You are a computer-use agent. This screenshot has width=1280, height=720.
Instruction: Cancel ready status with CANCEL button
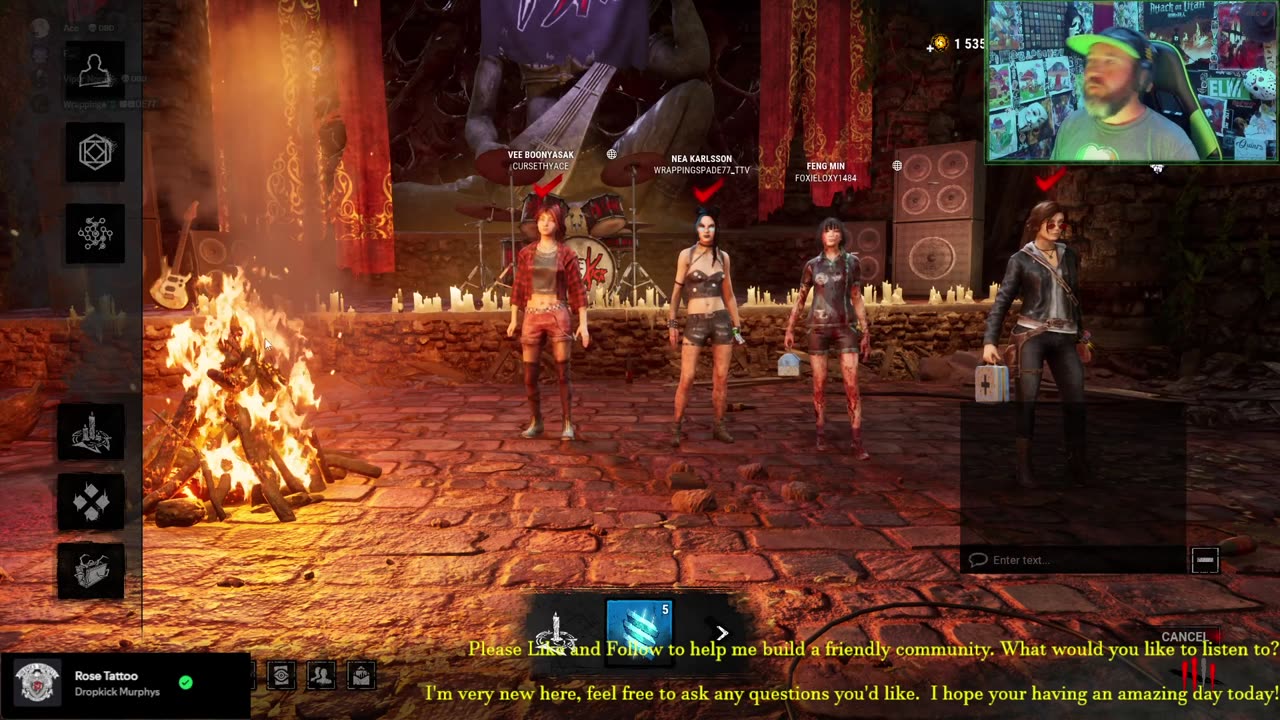[1184, 637]
